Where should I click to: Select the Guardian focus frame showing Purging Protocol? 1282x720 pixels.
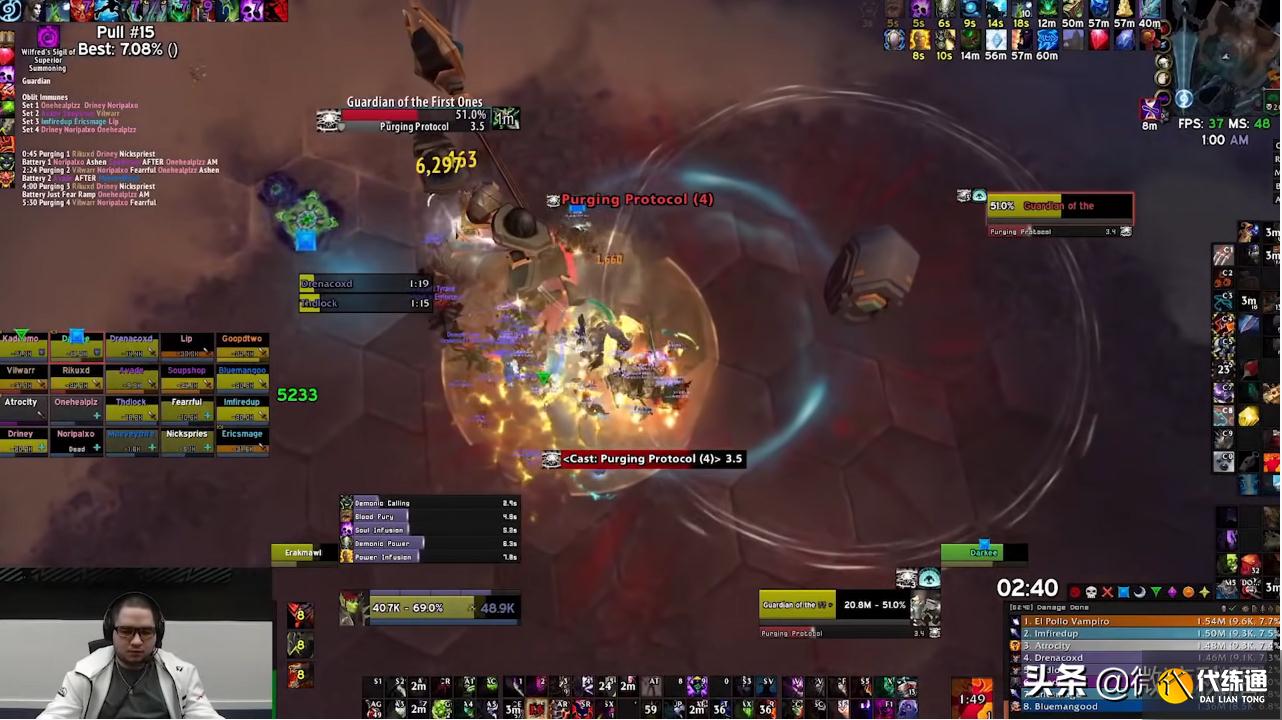coord(1060,208)
